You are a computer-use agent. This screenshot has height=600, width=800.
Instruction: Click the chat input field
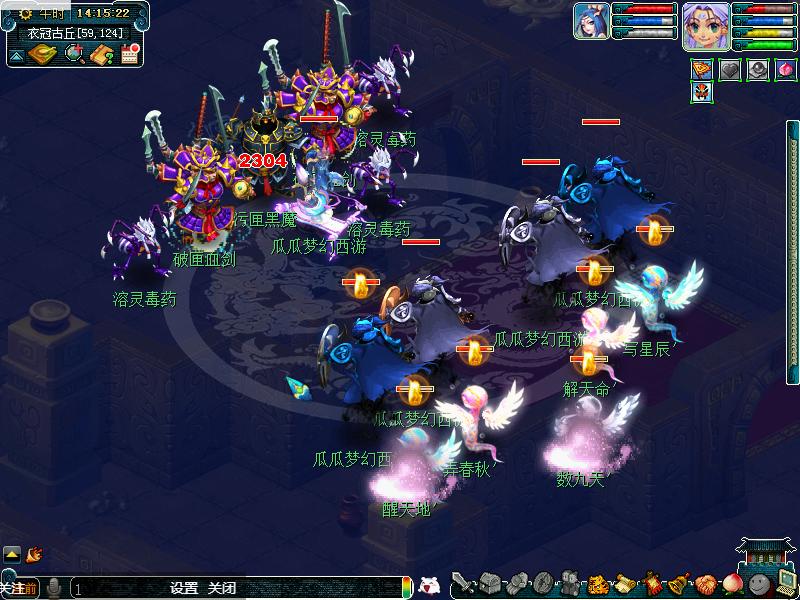[x=120, y=588]
